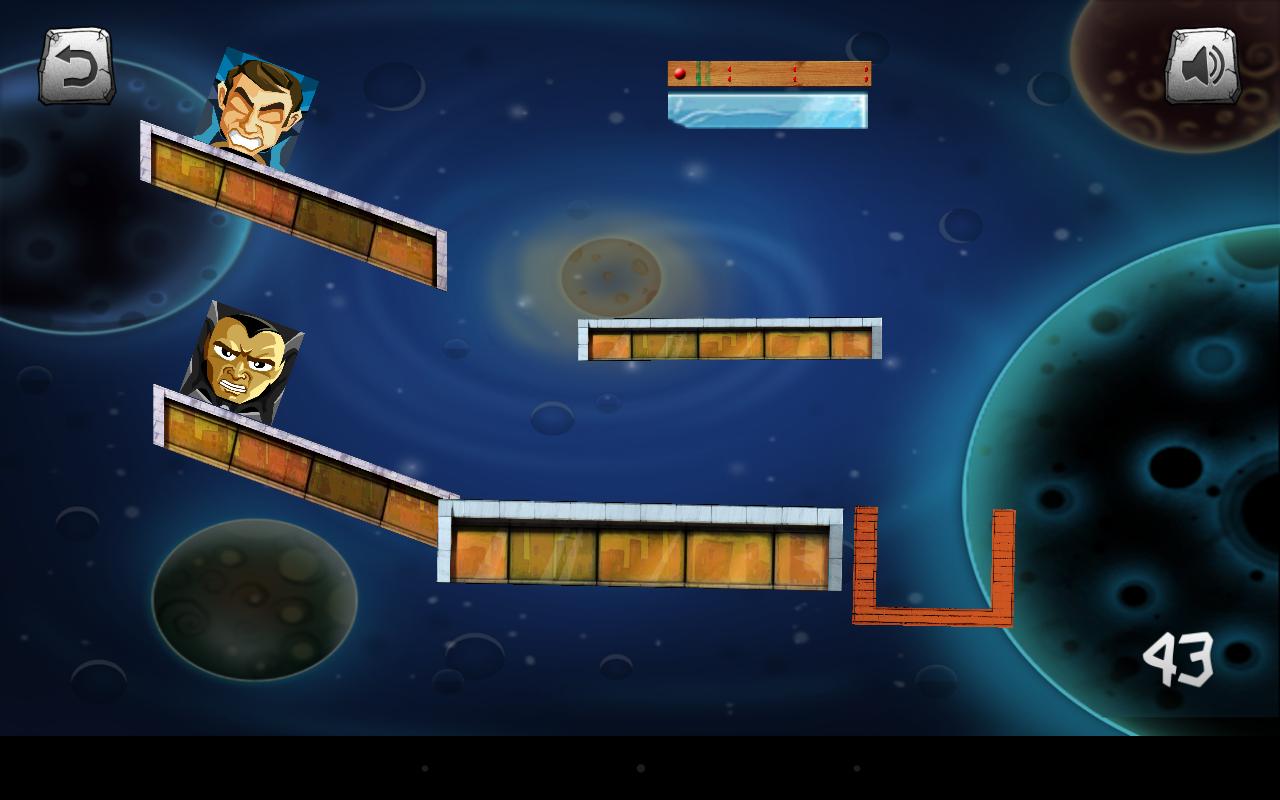Tap the icy blue bar below the meter
The image size is (1280, 800).
[768, 110]
